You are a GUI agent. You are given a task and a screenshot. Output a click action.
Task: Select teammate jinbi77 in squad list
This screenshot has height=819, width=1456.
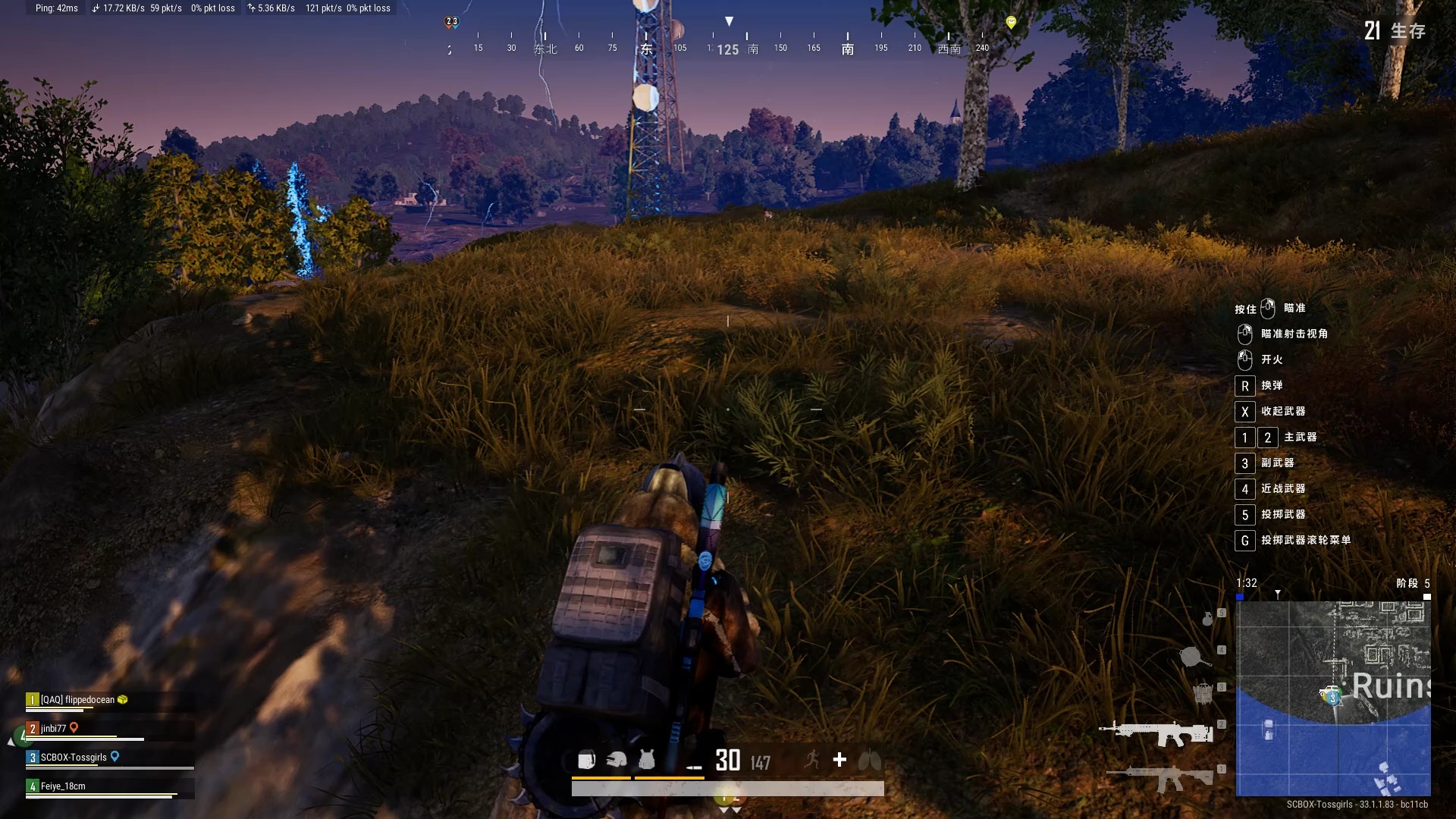53,729
